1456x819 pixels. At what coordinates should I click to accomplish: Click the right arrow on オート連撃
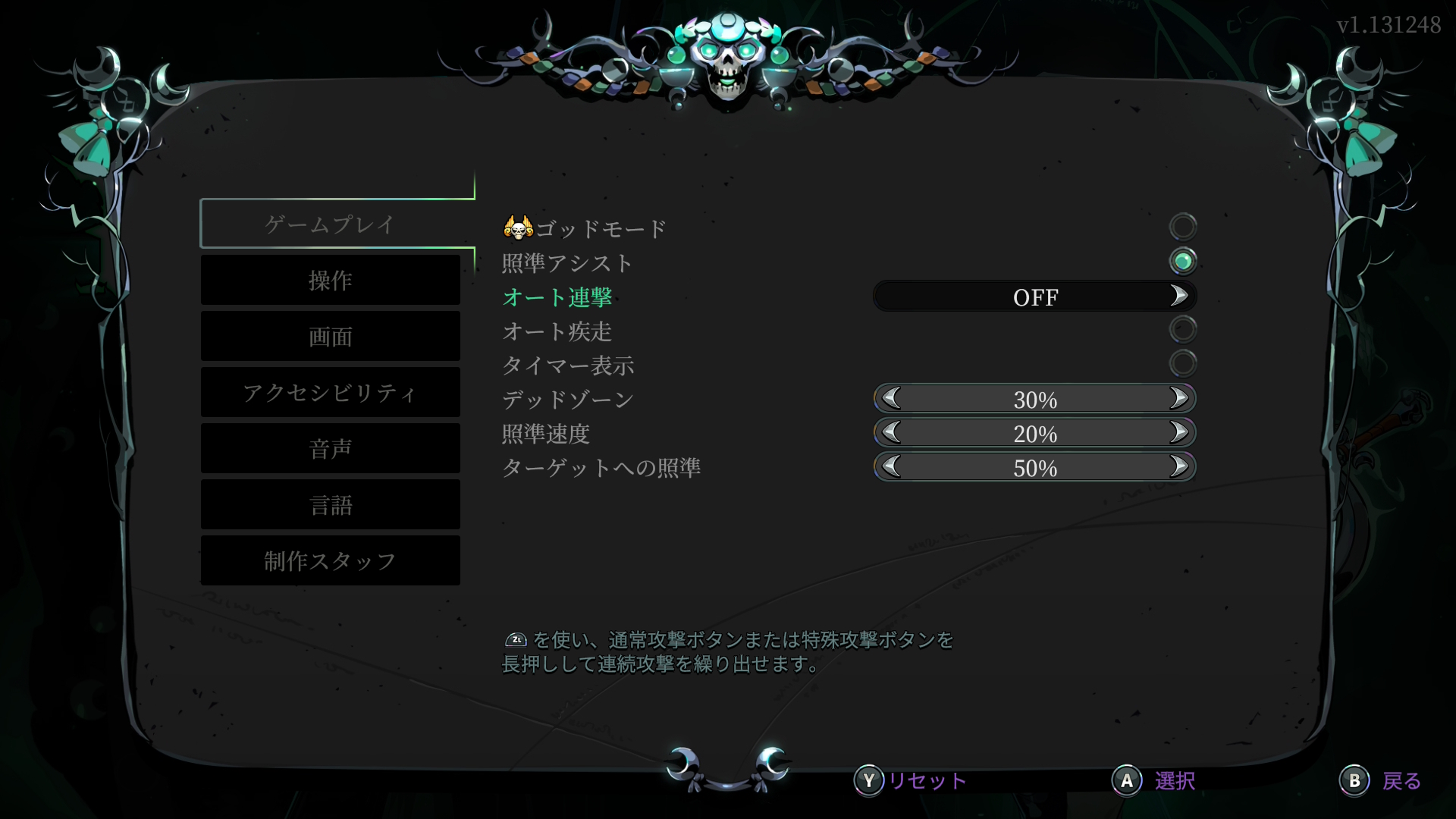coord(1179,296)
